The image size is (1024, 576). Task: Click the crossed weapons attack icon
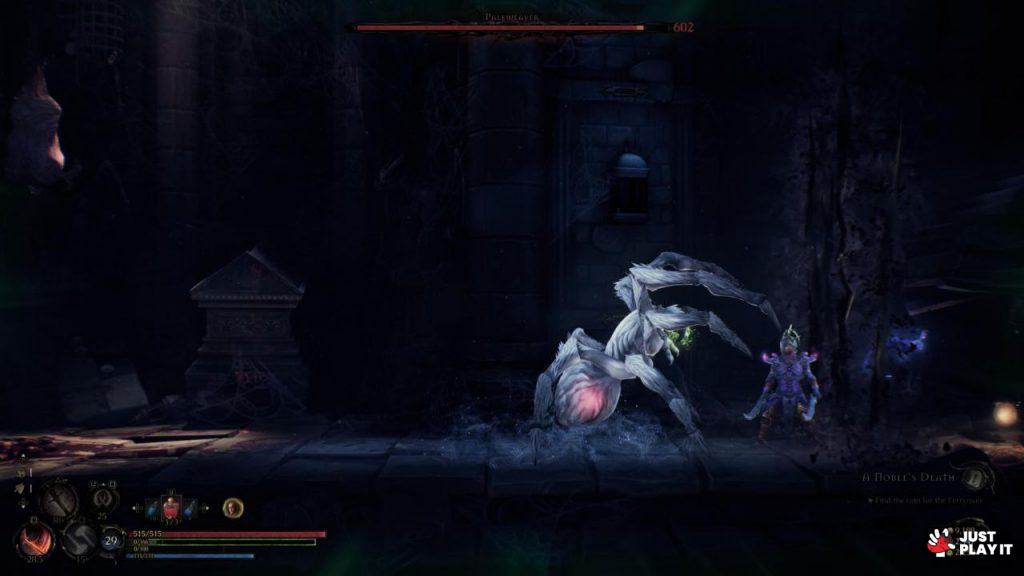(58, 499)
